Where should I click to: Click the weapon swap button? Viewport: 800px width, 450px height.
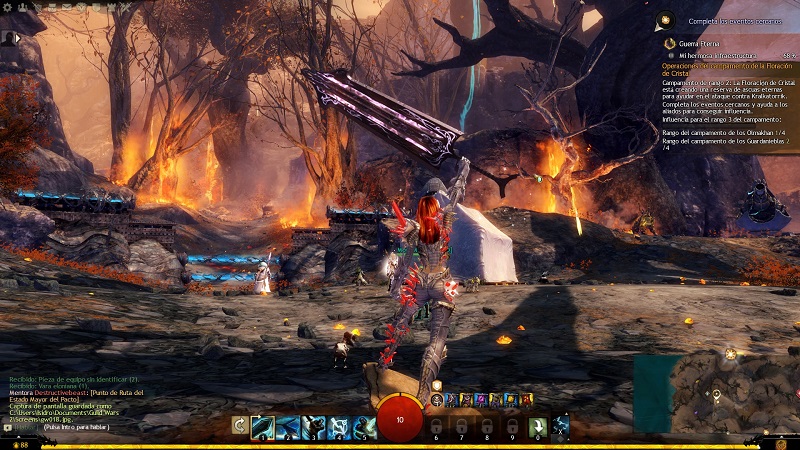(x=239, y=426)
